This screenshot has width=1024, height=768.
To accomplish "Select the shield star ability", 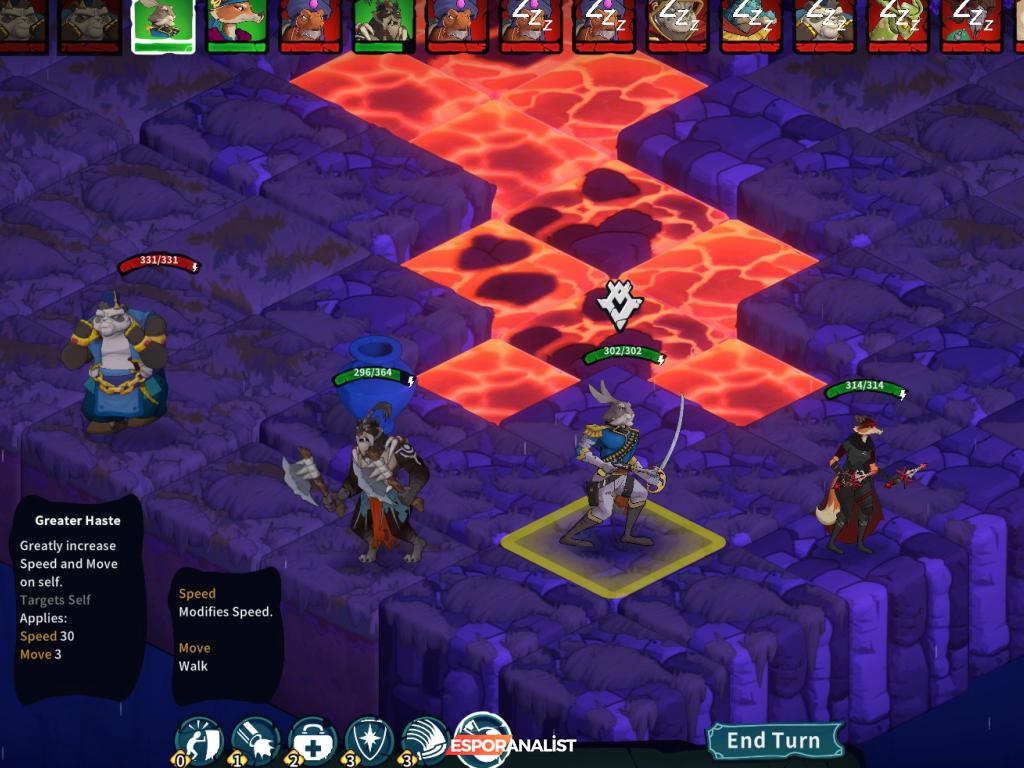I will [x=369, y=740].
